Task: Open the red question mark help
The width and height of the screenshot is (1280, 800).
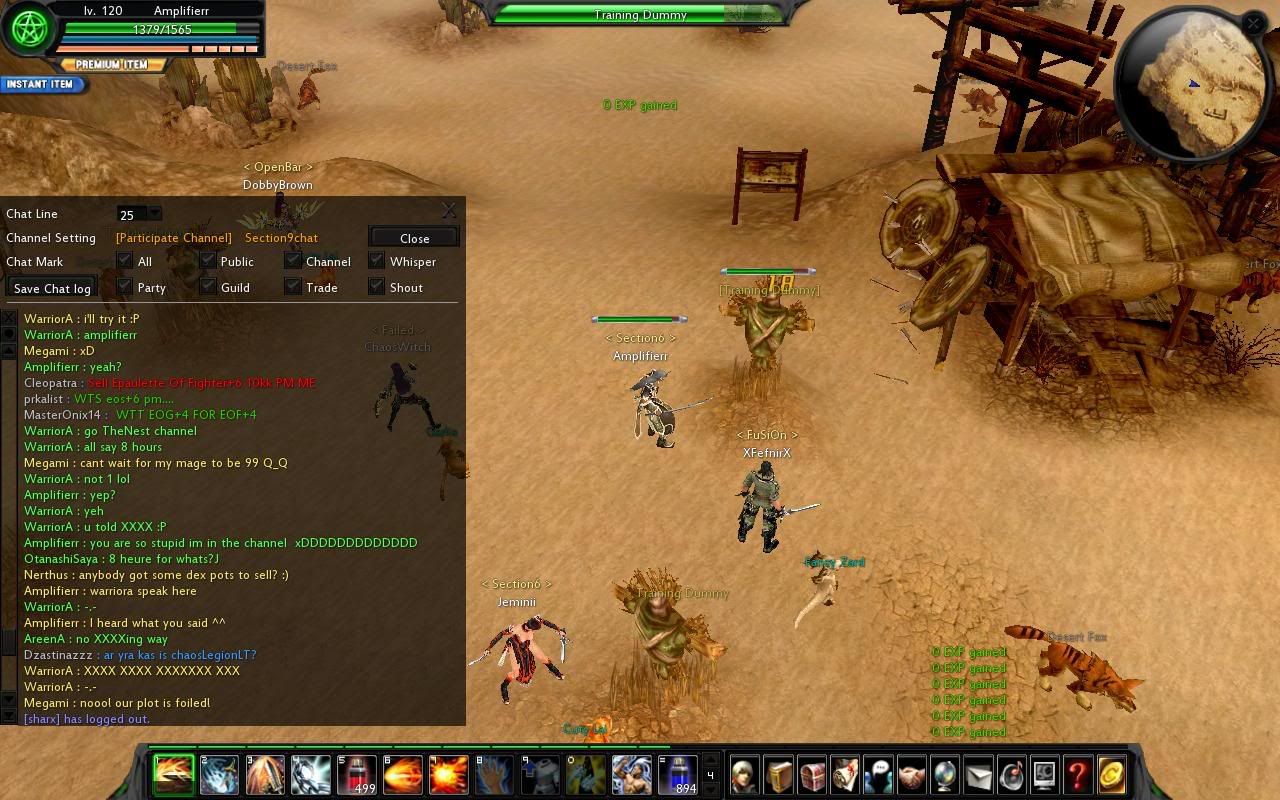Action: pyautogui.click(x=1077, y=775)
